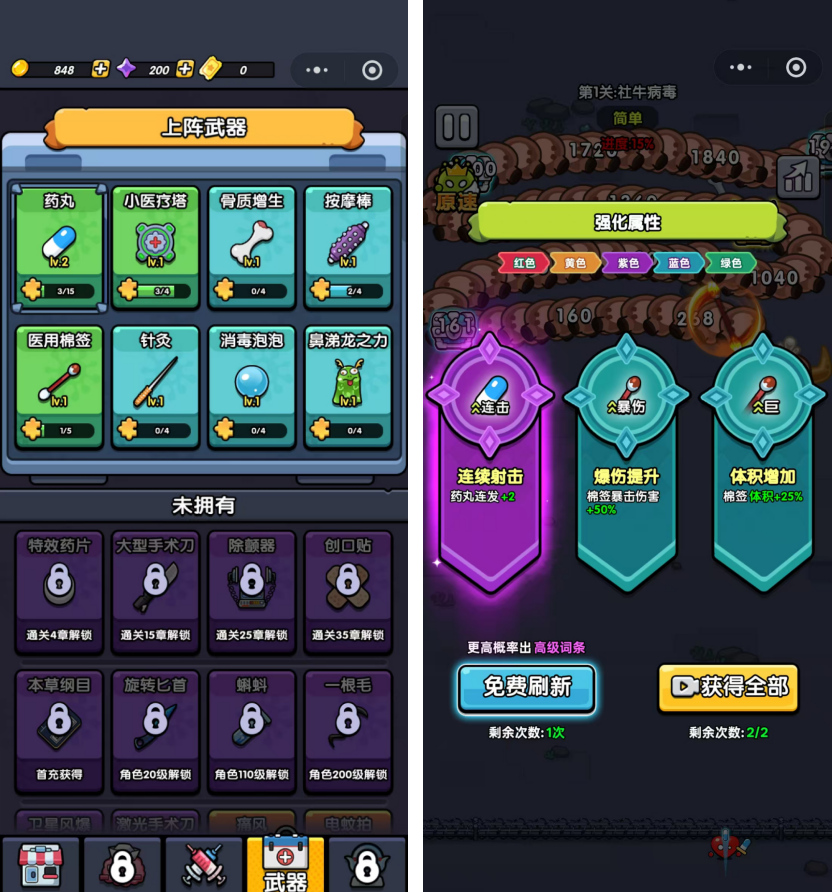Viewport: 832px width, 892px height.
Task: Choose the 针灸 needle weapon card
Action: [x=155, y=386]
